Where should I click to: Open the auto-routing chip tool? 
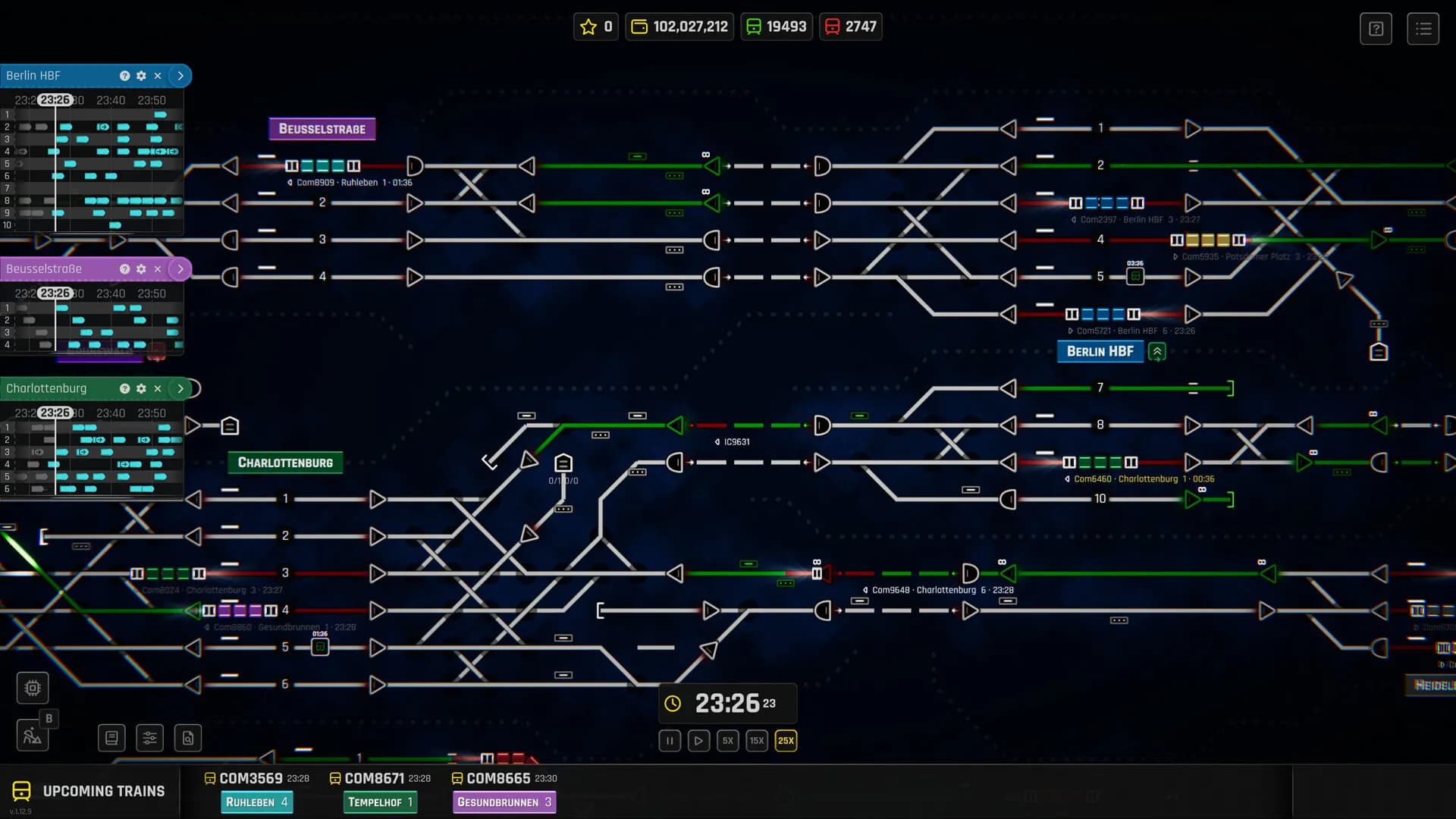click(32, 687)
